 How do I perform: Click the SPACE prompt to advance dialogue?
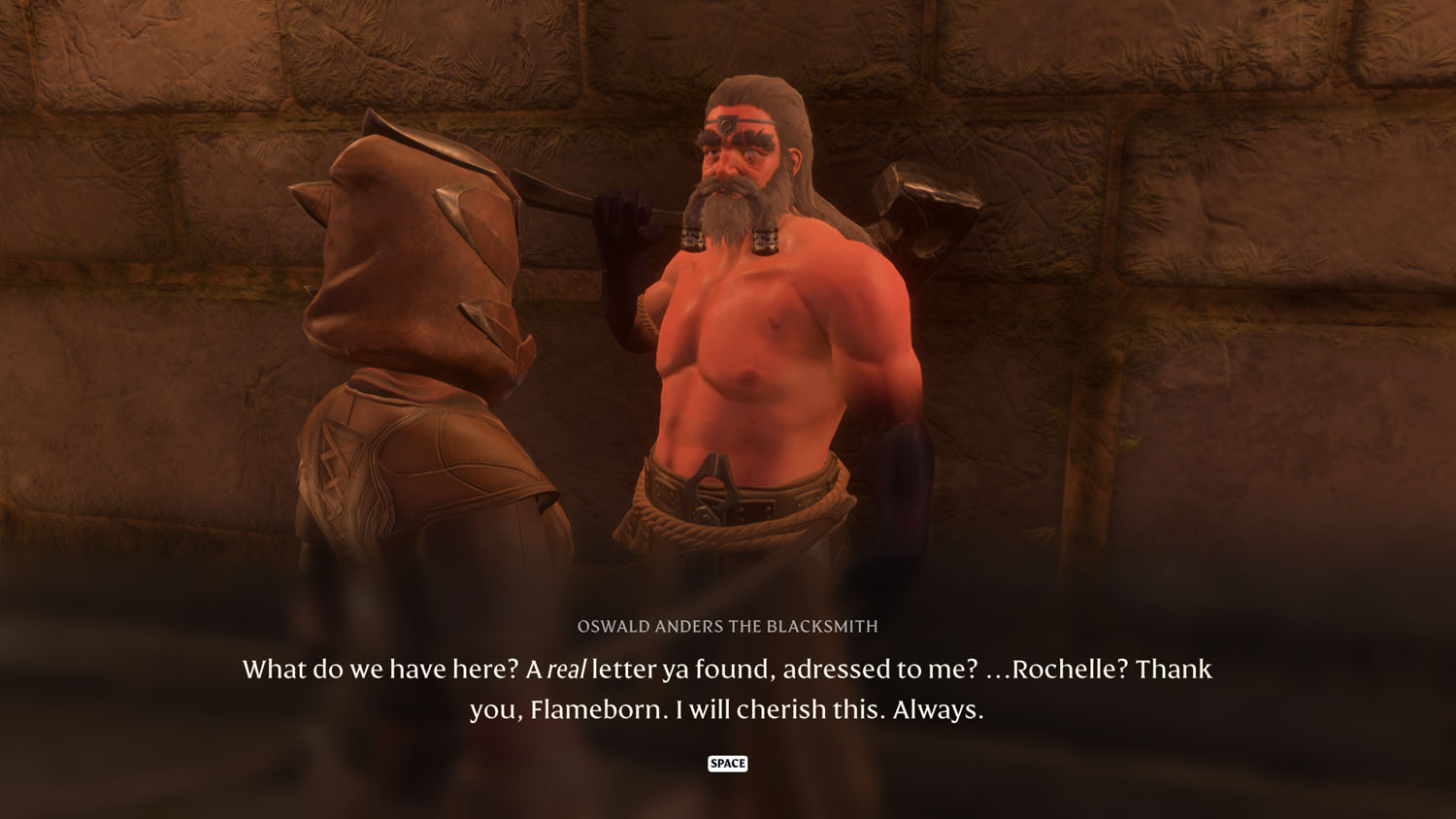729,764
